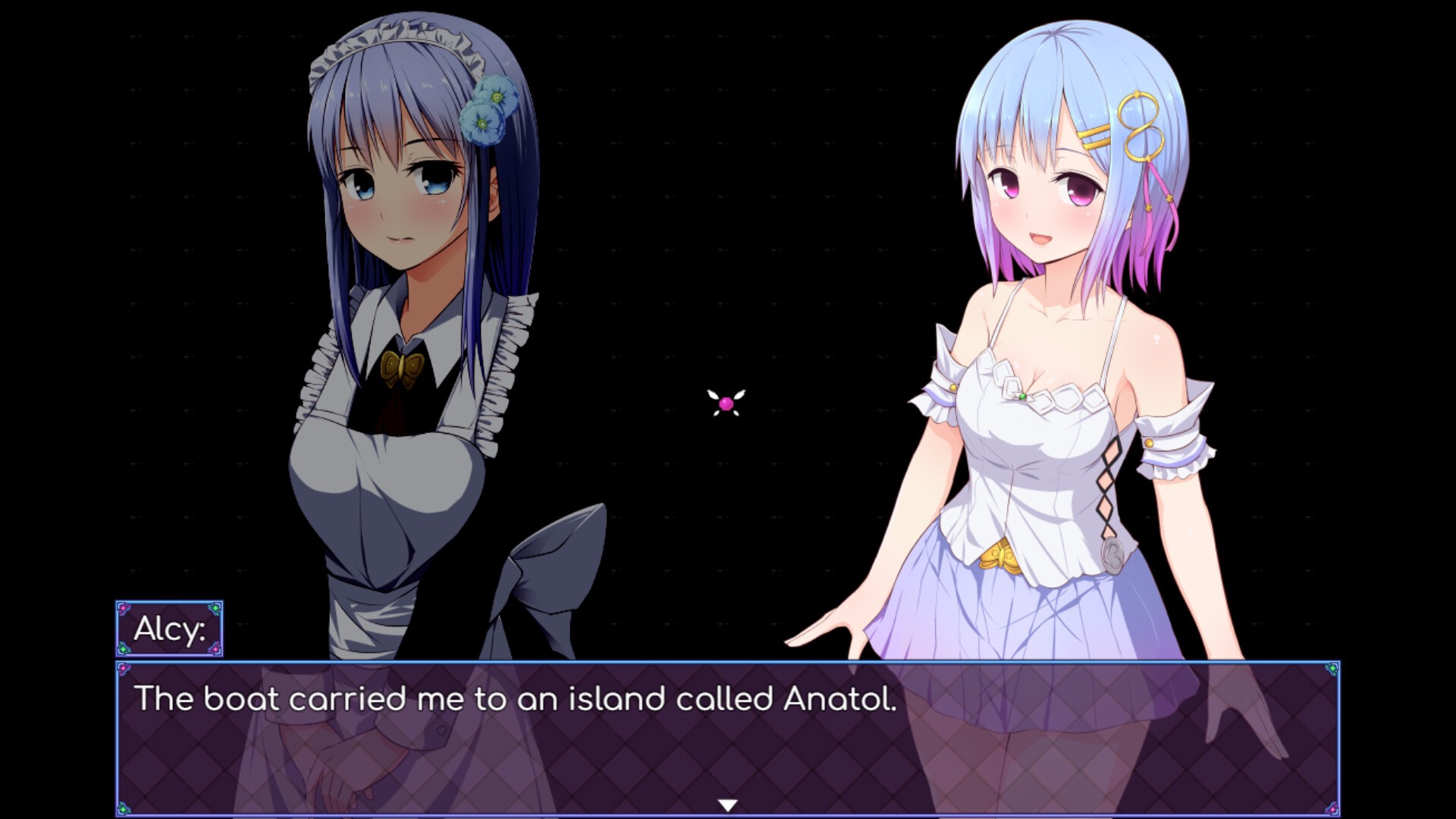Advance dialogue with the white arrow indicator
Image resolution: width=1456 pixels, height=819 pixels.
(x=727, y=805)
